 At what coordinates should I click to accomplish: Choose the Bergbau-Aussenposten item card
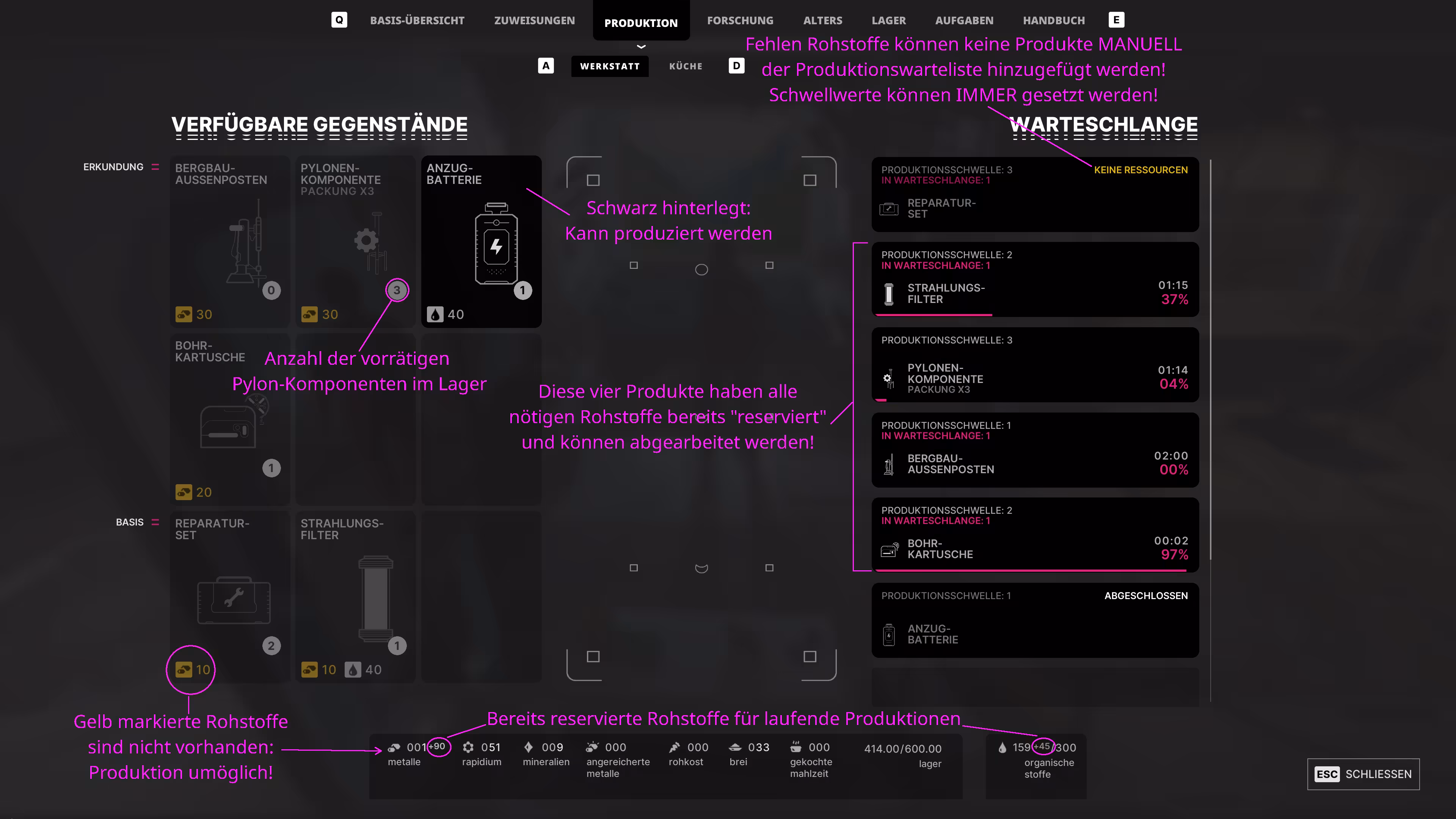coord(229,242)
